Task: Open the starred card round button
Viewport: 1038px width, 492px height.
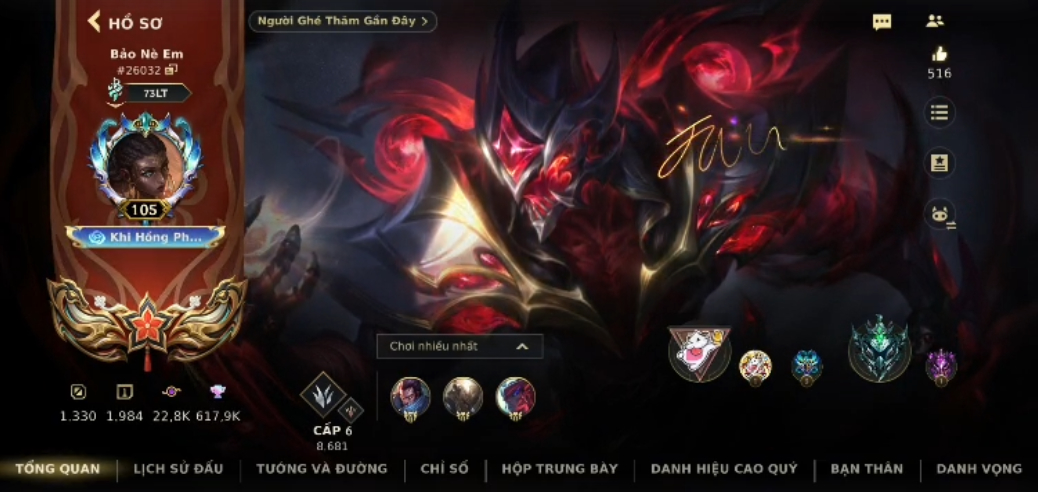Action: (x=939, y=163)
